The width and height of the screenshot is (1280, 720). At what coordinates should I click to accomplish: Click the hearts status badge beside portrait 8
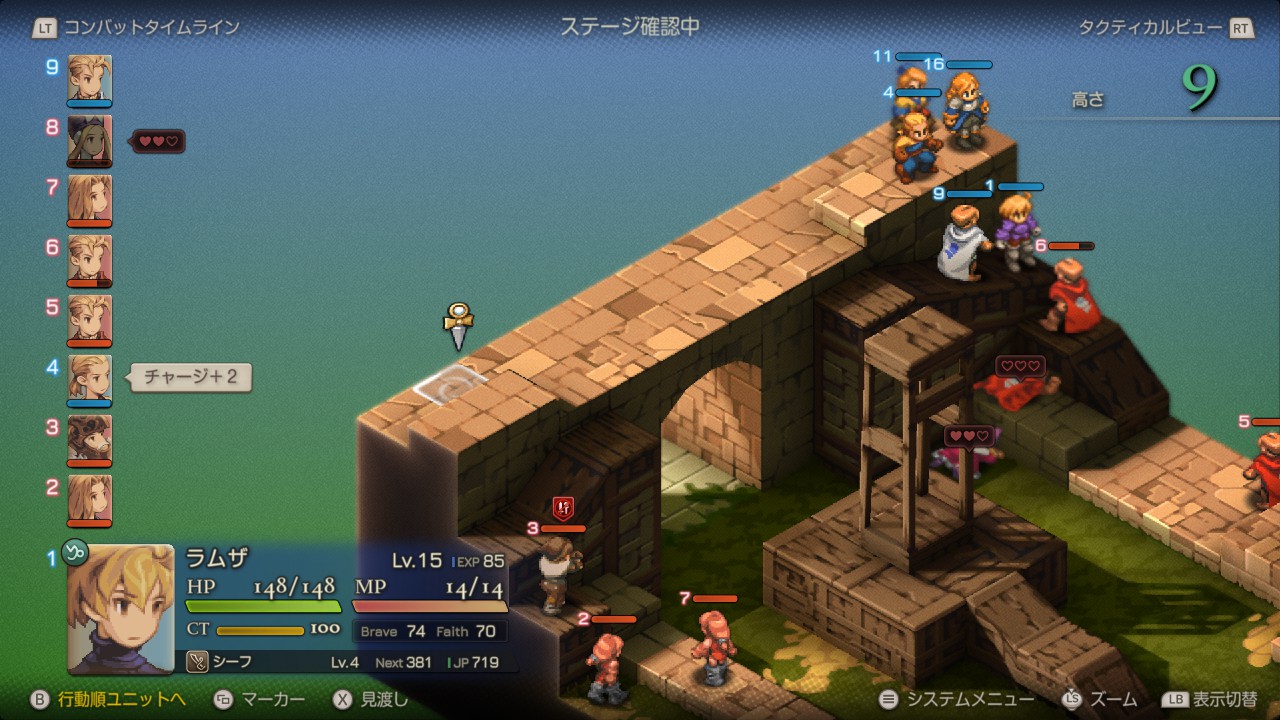(159, 141)
